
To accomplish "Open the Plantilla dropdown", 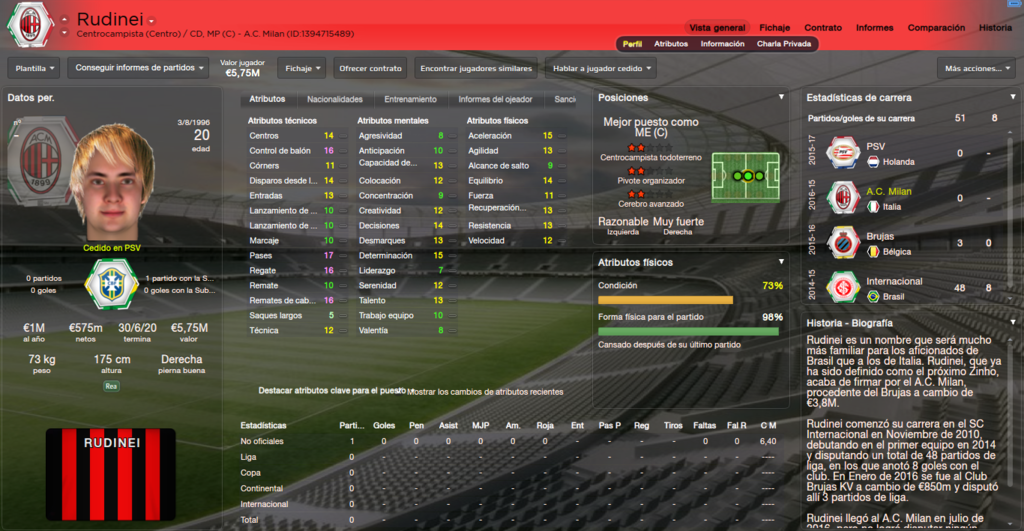I will 34,68.
